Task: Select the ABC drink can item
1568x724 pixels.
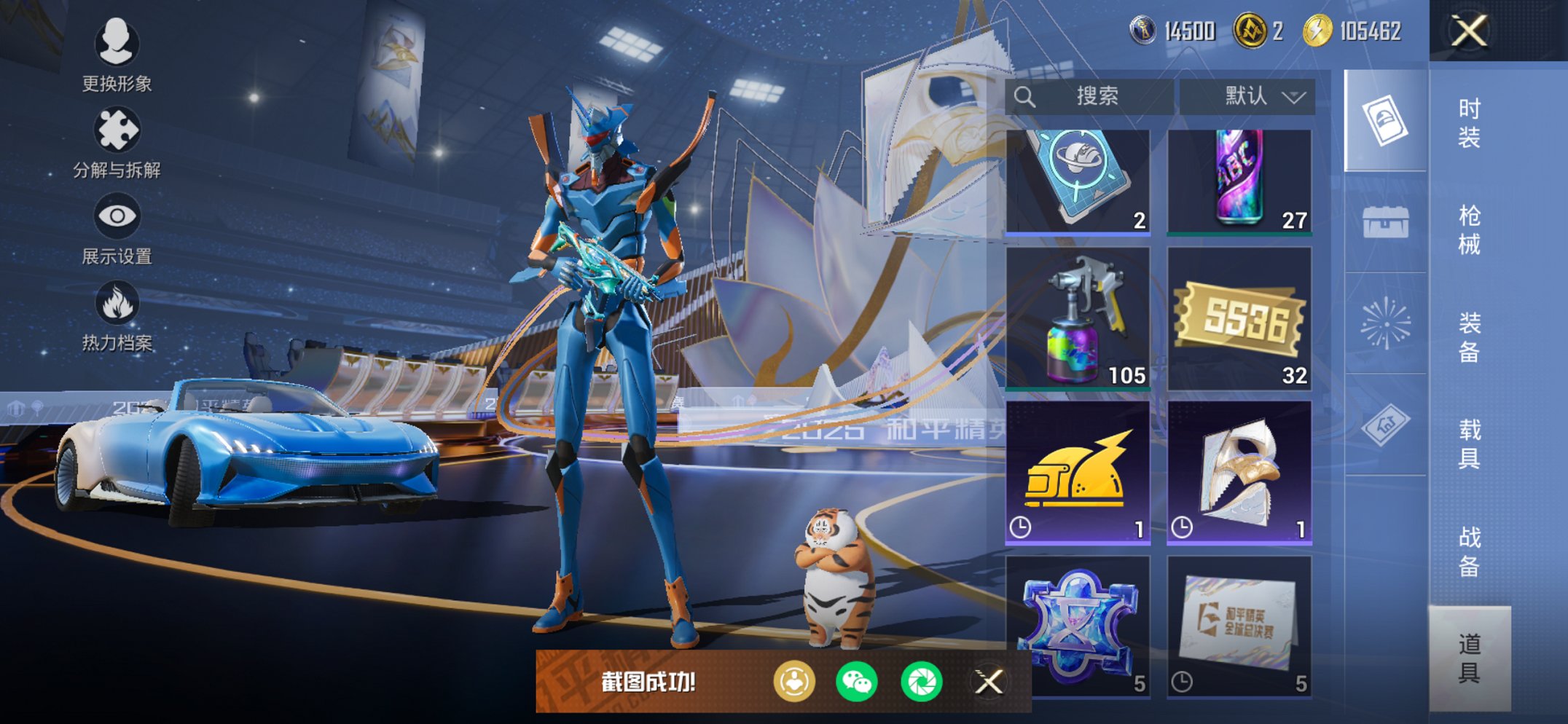Action: pyautogui.click(x=1239, y=182)
